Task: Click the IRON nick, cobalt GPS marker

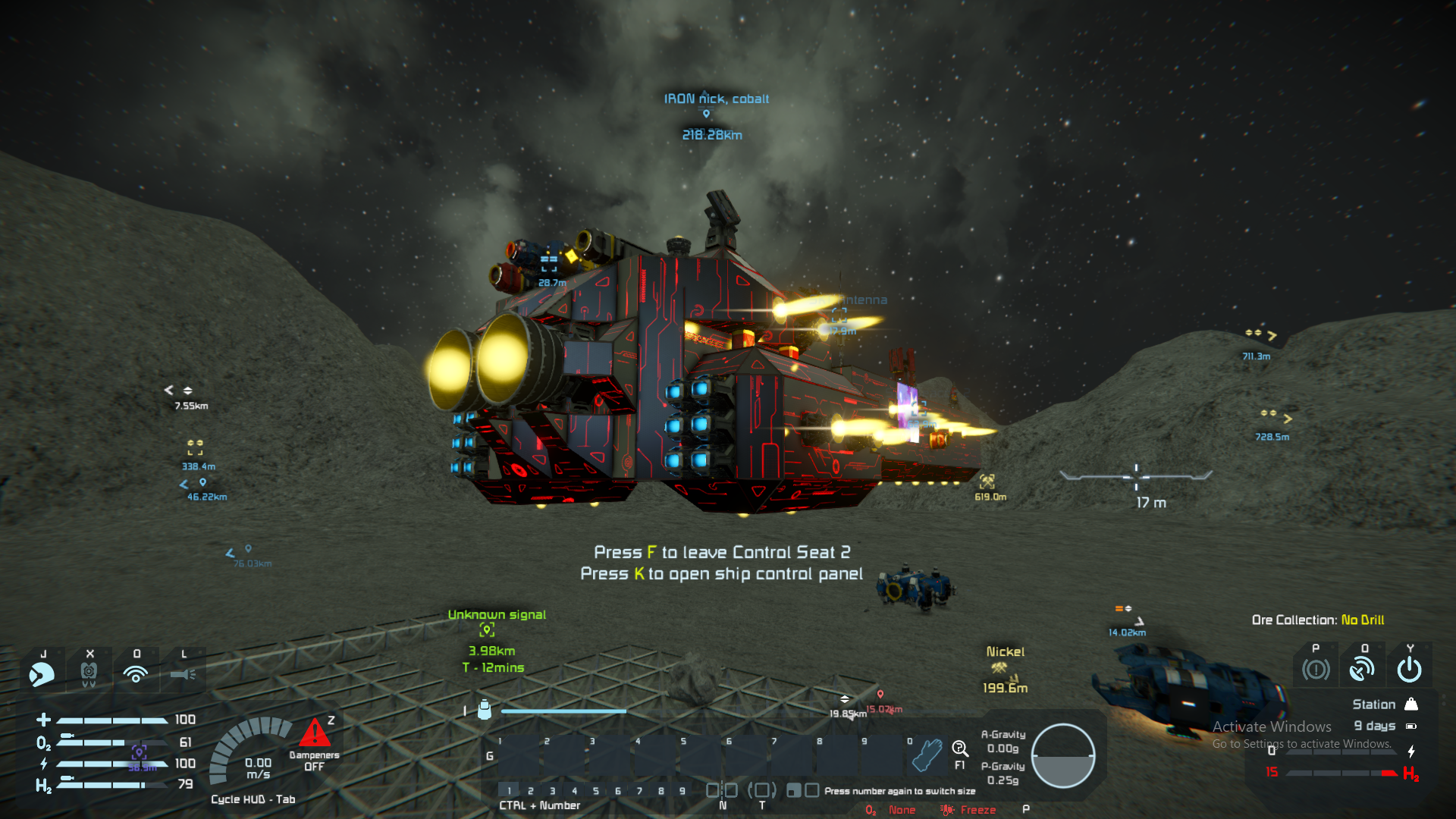Action: tap(706, 114)
